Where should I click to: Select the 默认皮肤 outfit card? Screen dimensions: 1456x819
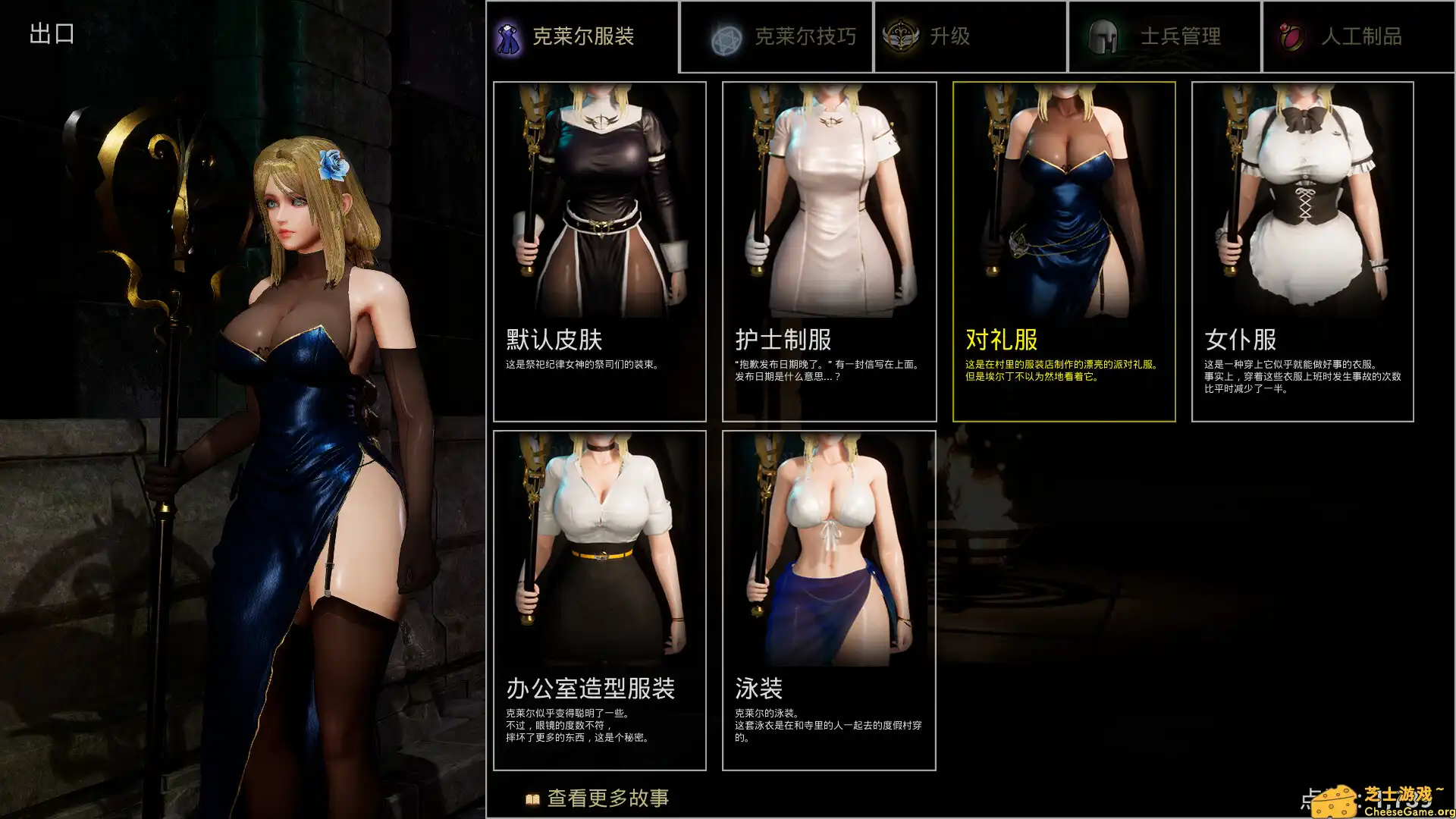(x=600, y=250)
